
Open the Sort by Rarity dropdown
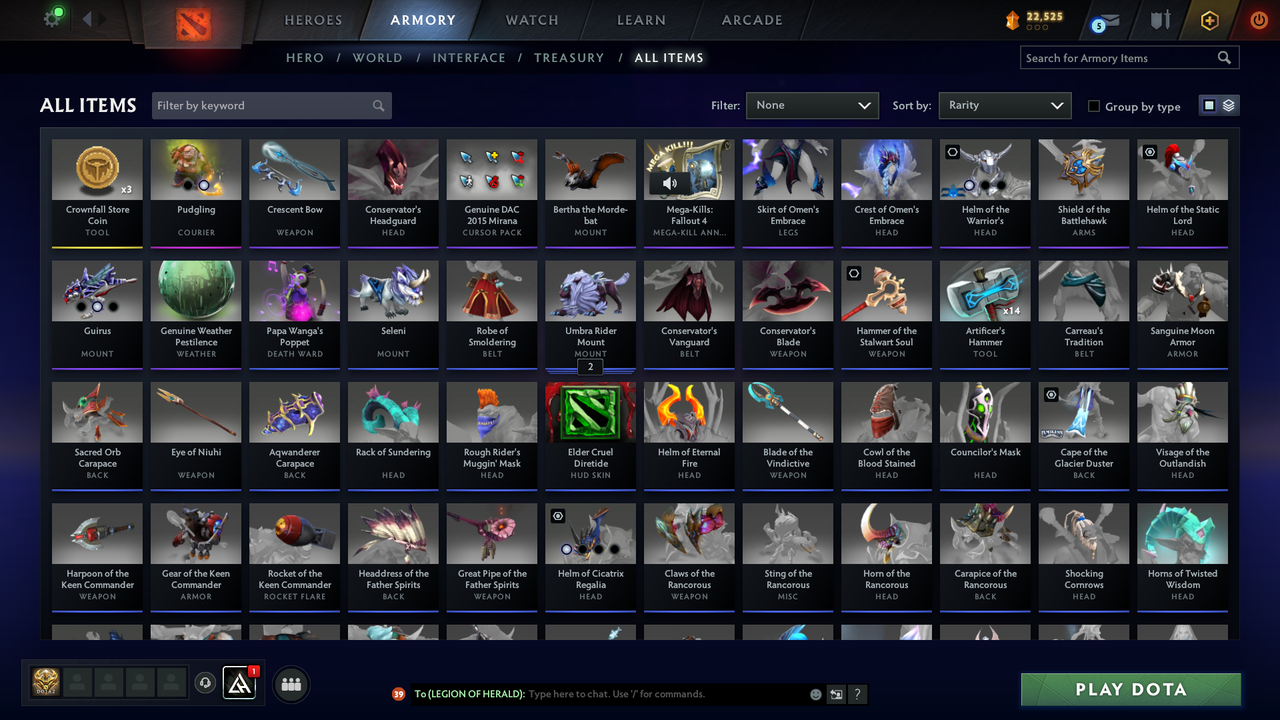pyautogui.click(x=1004, y=104)
